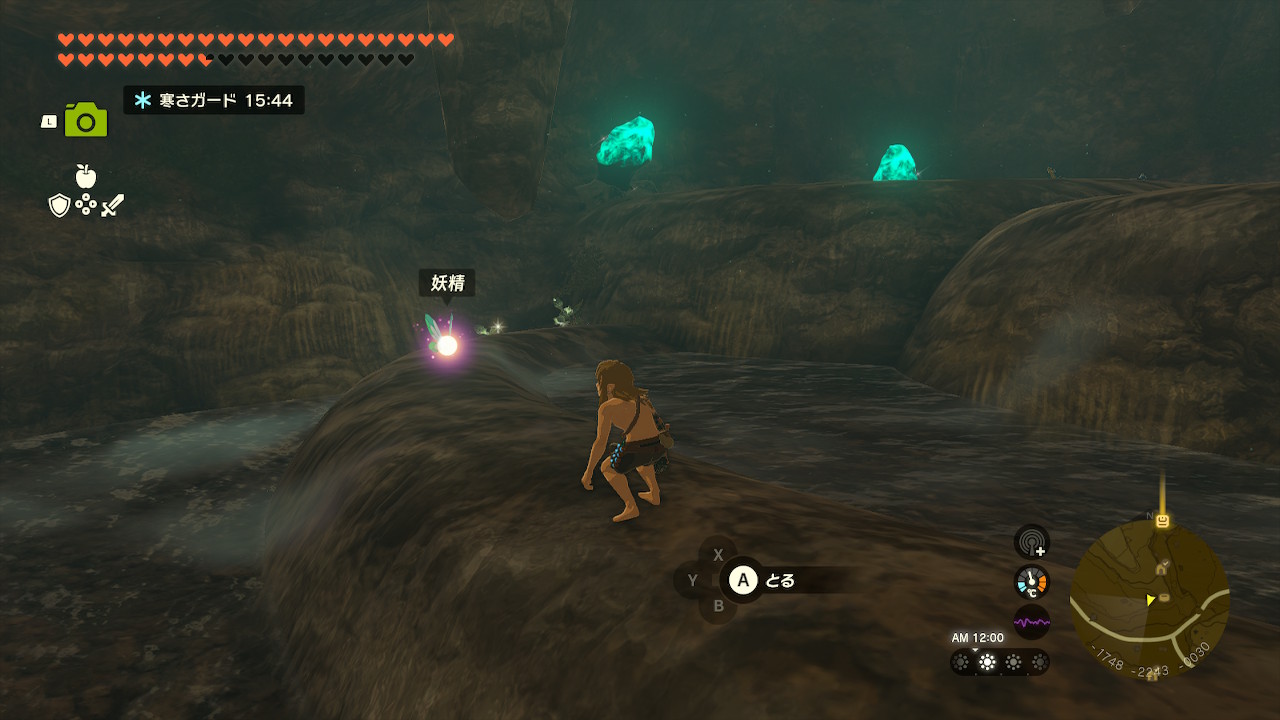Screen dimensions: 1280x720
Task: Select the yellow objective marker above minimap
Action: (1162, 520)
